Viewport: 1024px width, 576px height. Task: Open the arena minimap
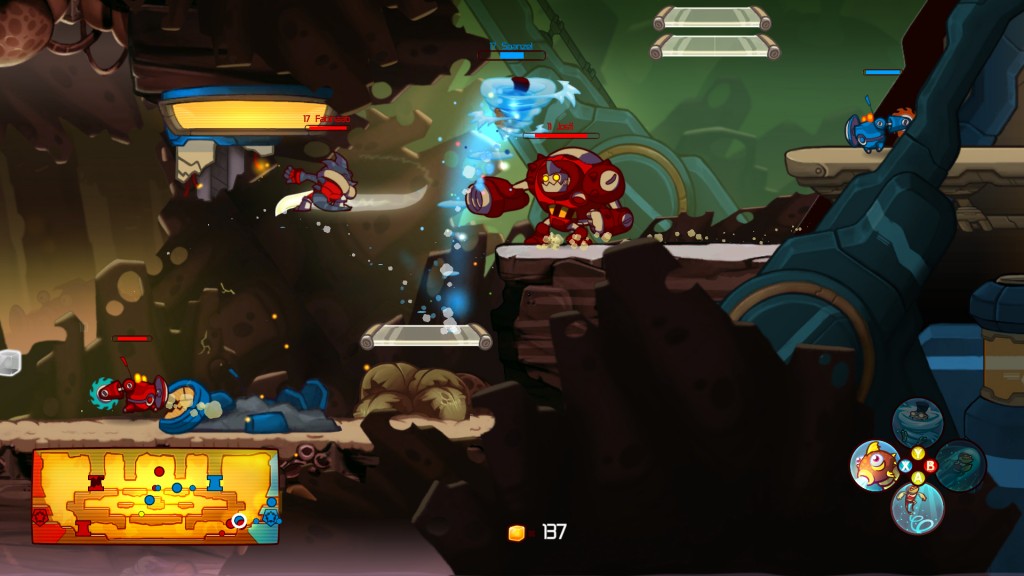click(155, 496)
